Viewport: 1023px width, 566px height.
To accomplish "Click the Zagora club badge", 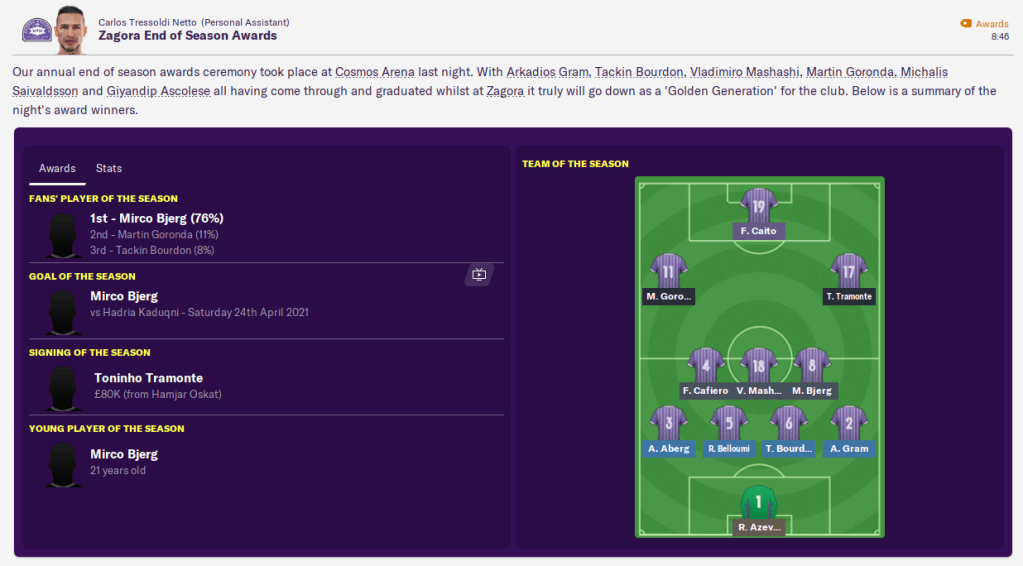I will (x=36, y=30).
